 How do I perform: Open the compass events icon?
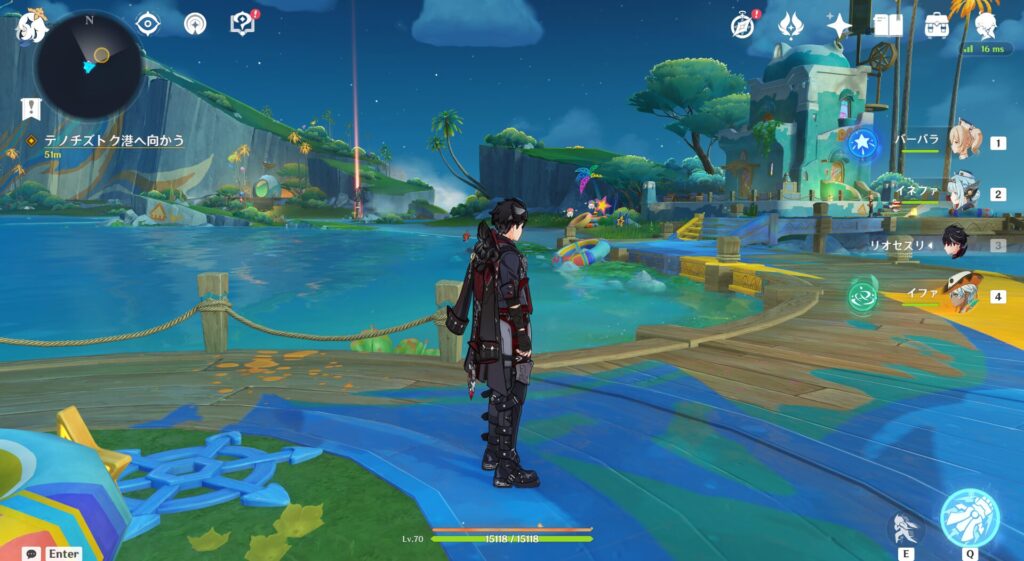[742, 25]
